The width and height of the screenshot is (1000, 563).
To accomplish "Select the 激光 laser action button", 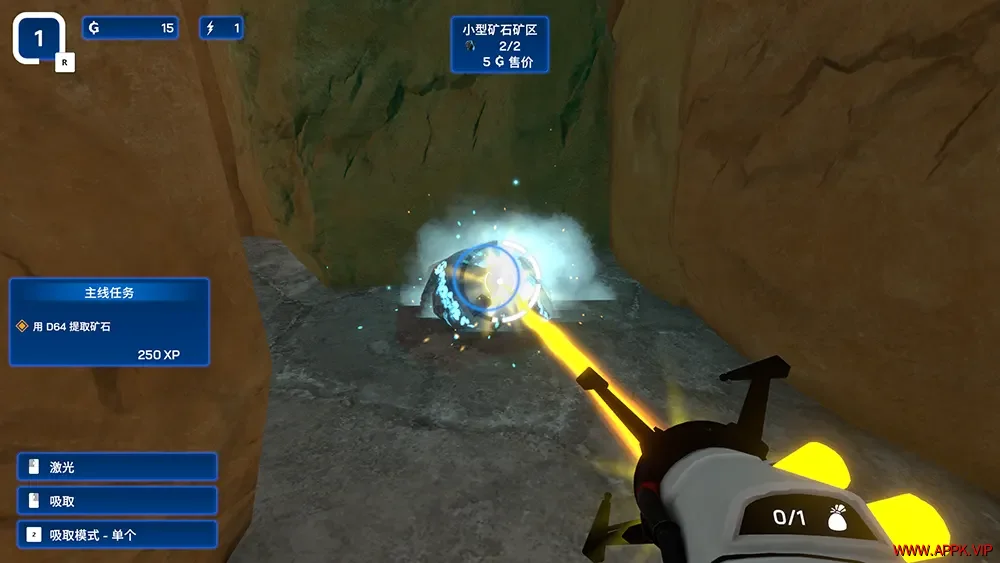I will [x=117, y=467].
